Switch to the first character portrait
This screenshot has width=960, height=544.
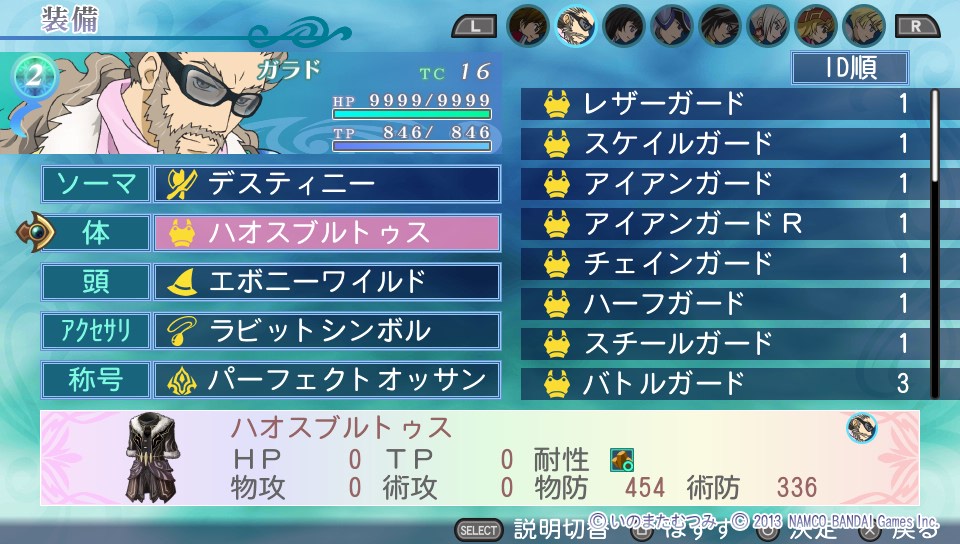(527, 25)
